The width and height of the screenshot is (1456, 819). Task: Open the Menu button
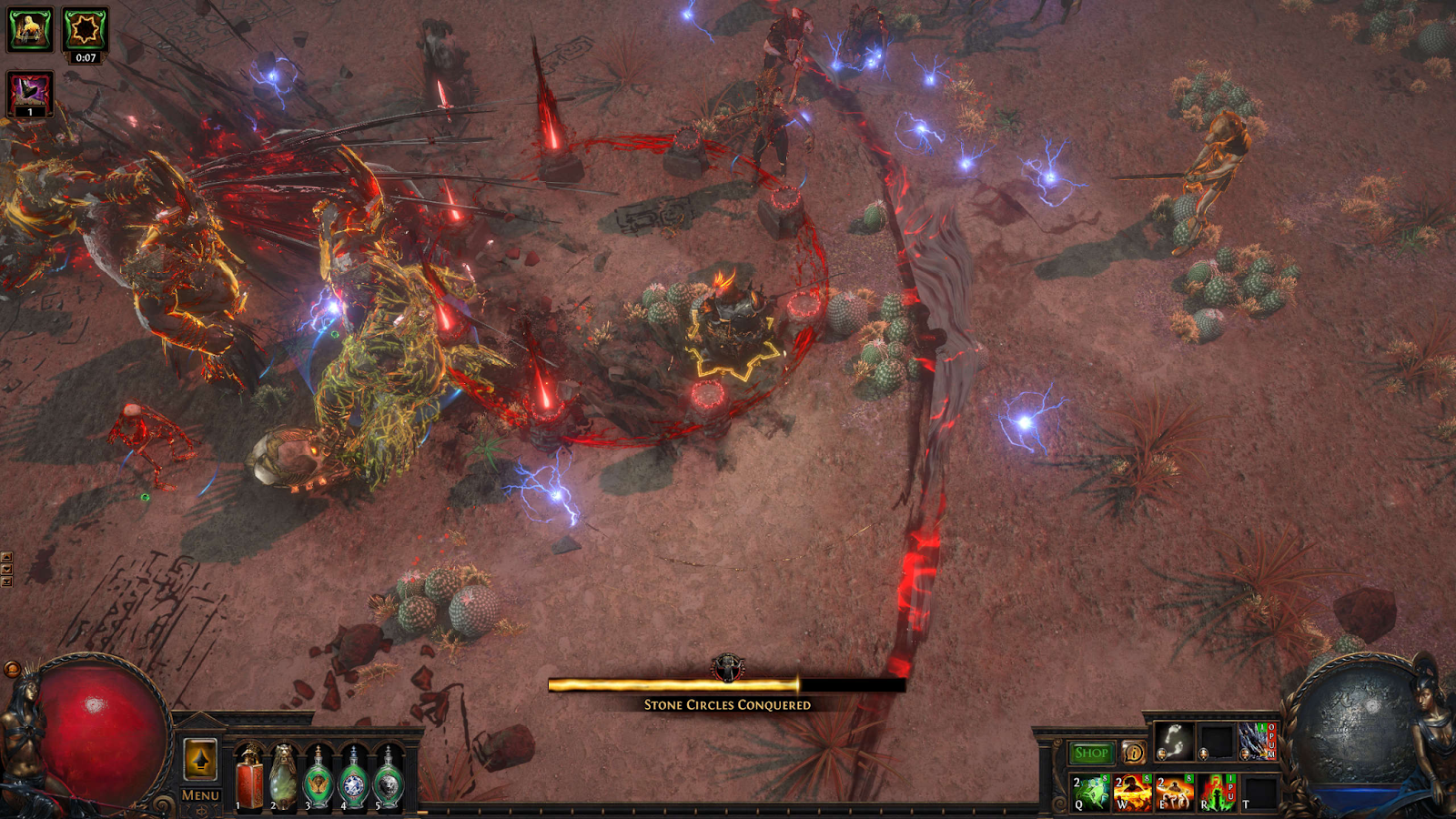(200, 794)
